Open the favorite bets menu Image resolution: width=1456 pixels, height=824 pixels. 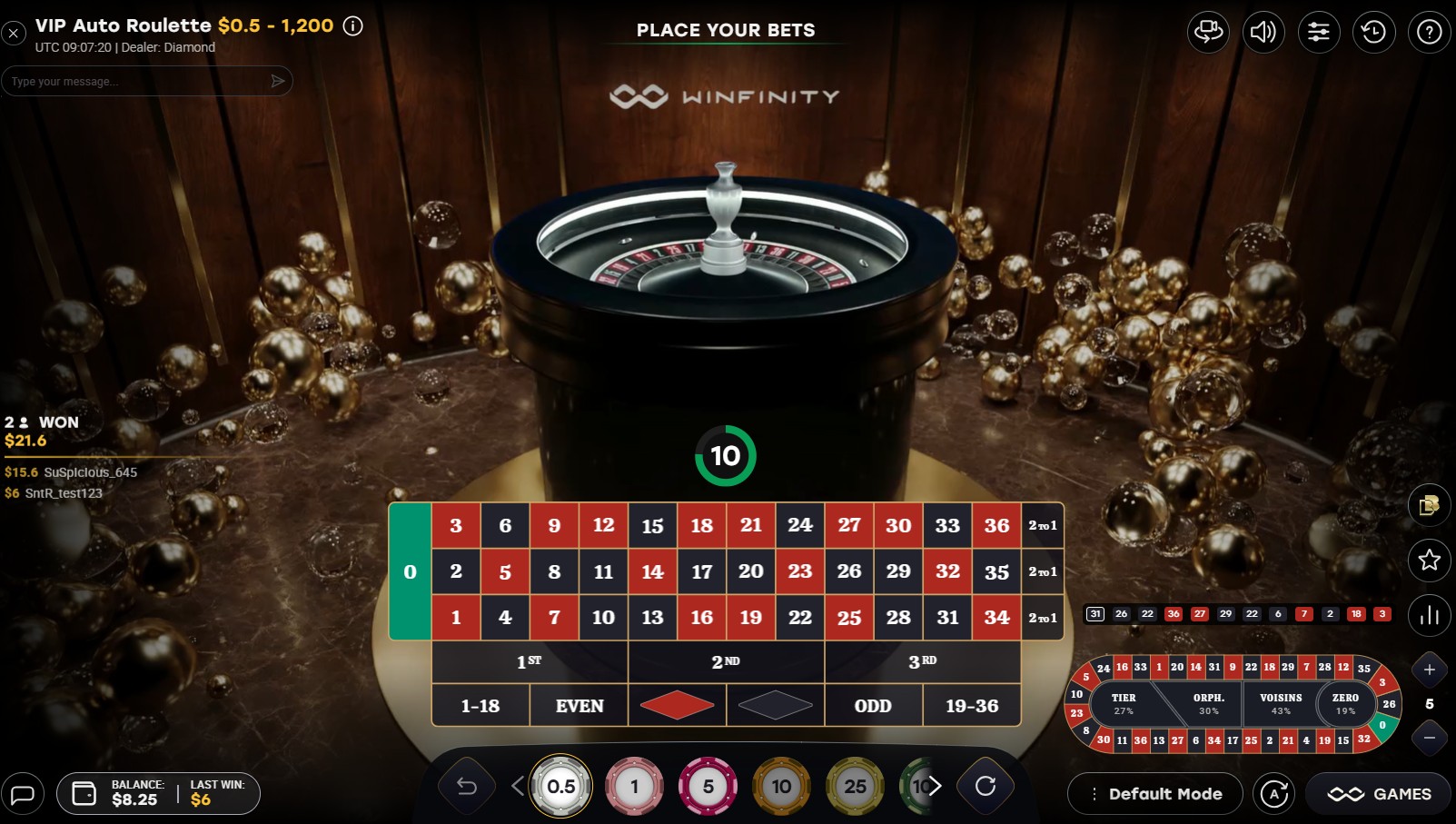point(1429,561)
